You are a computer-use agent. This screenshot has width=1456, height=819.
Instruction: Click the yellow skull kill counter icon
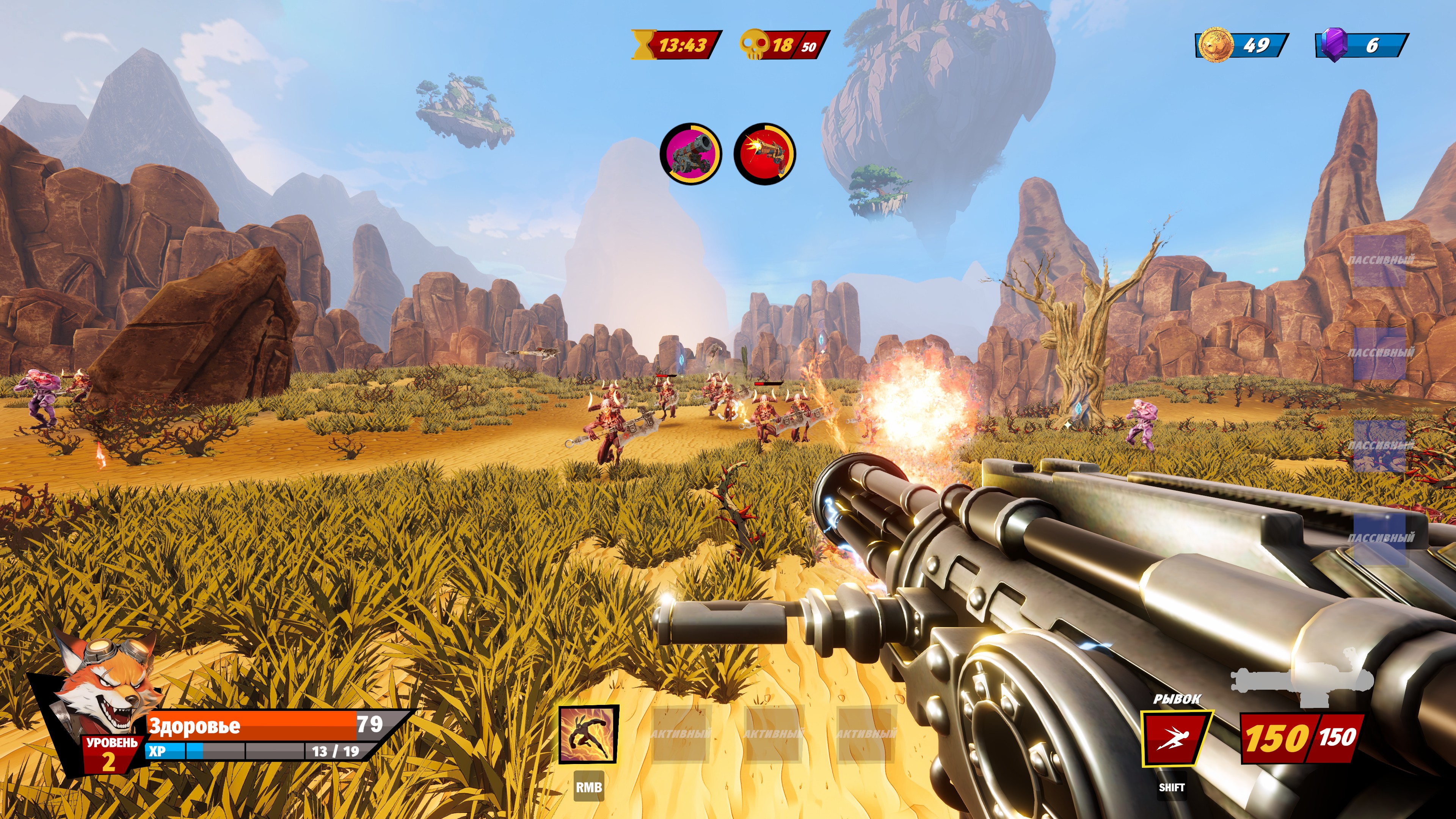[x=754, y=45]
